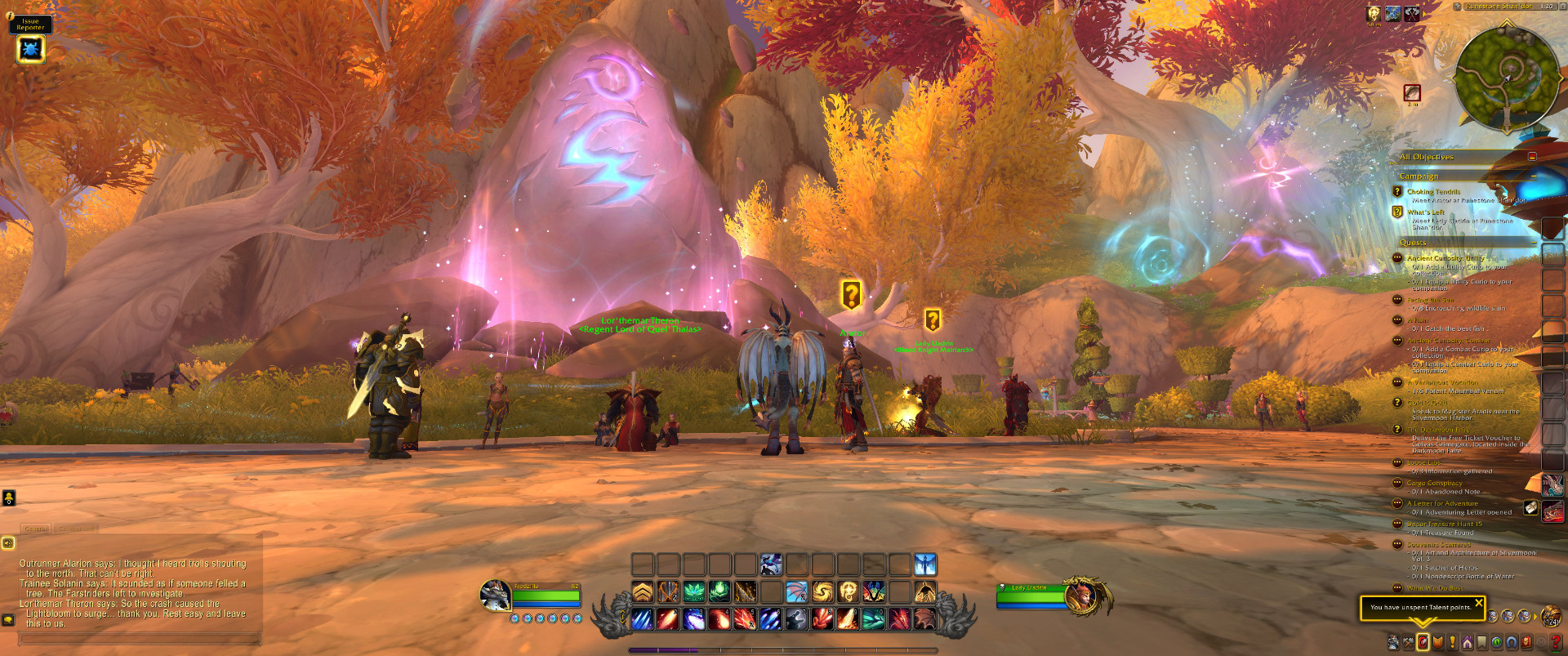Select the Choking Tendrils campaign quest
1568x656 pixels.
tap(1433, 192)
